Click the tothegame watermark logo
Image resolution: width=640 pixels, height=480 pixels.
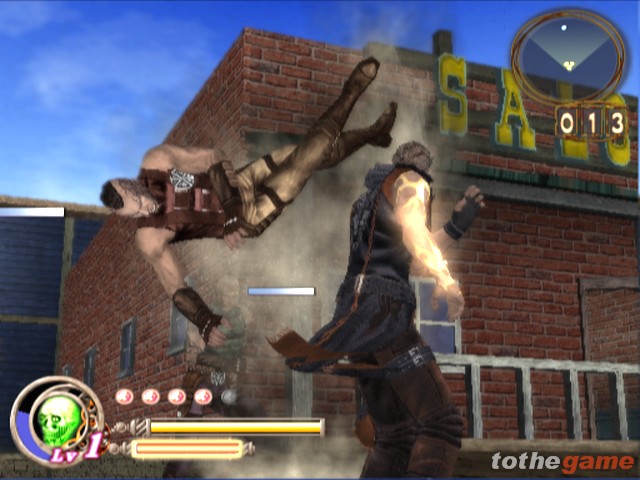562,462
